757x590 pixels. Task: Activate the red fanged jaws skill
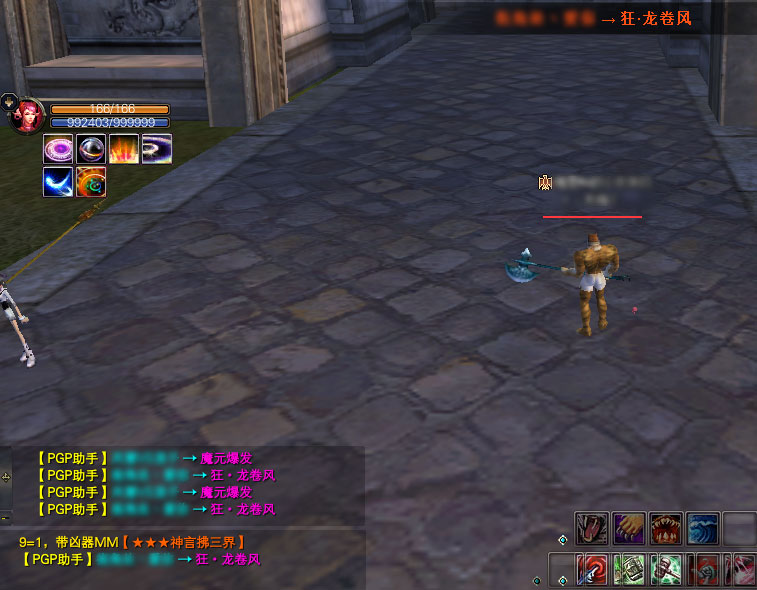[x=665, y=528]
